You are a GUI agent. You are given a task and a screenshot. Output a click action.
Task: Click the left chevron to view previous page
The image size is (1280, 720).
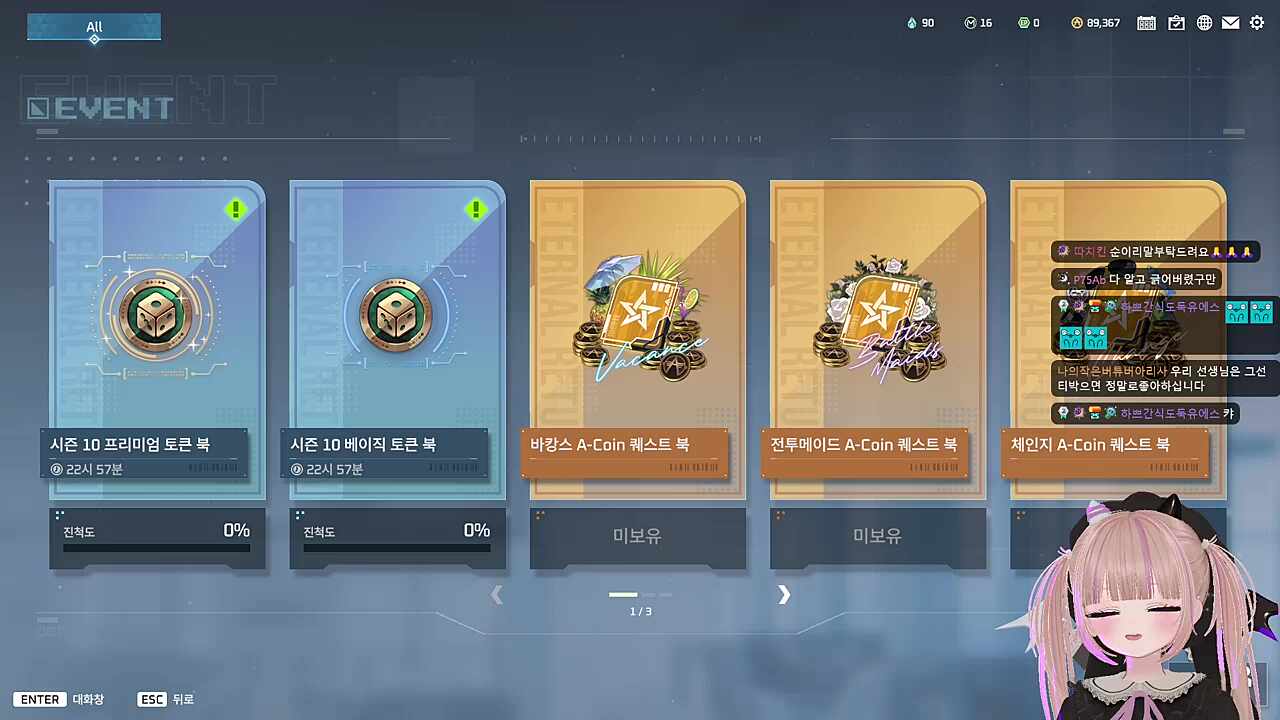pyautogui.click(x=497, y=595)
